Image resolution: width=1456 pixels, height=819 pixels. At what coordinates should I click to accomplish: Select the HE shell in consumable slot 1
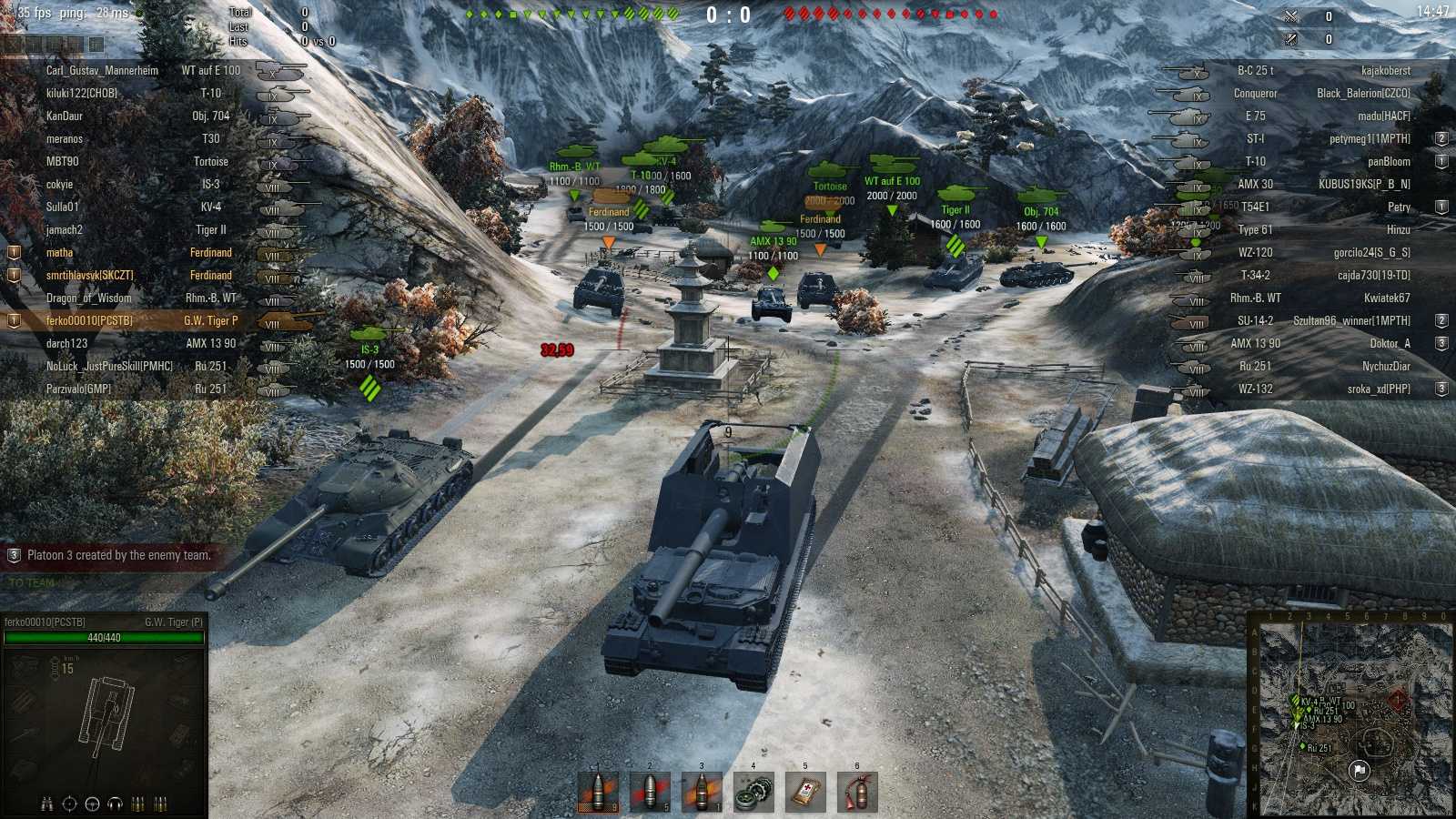coord(601,791)
